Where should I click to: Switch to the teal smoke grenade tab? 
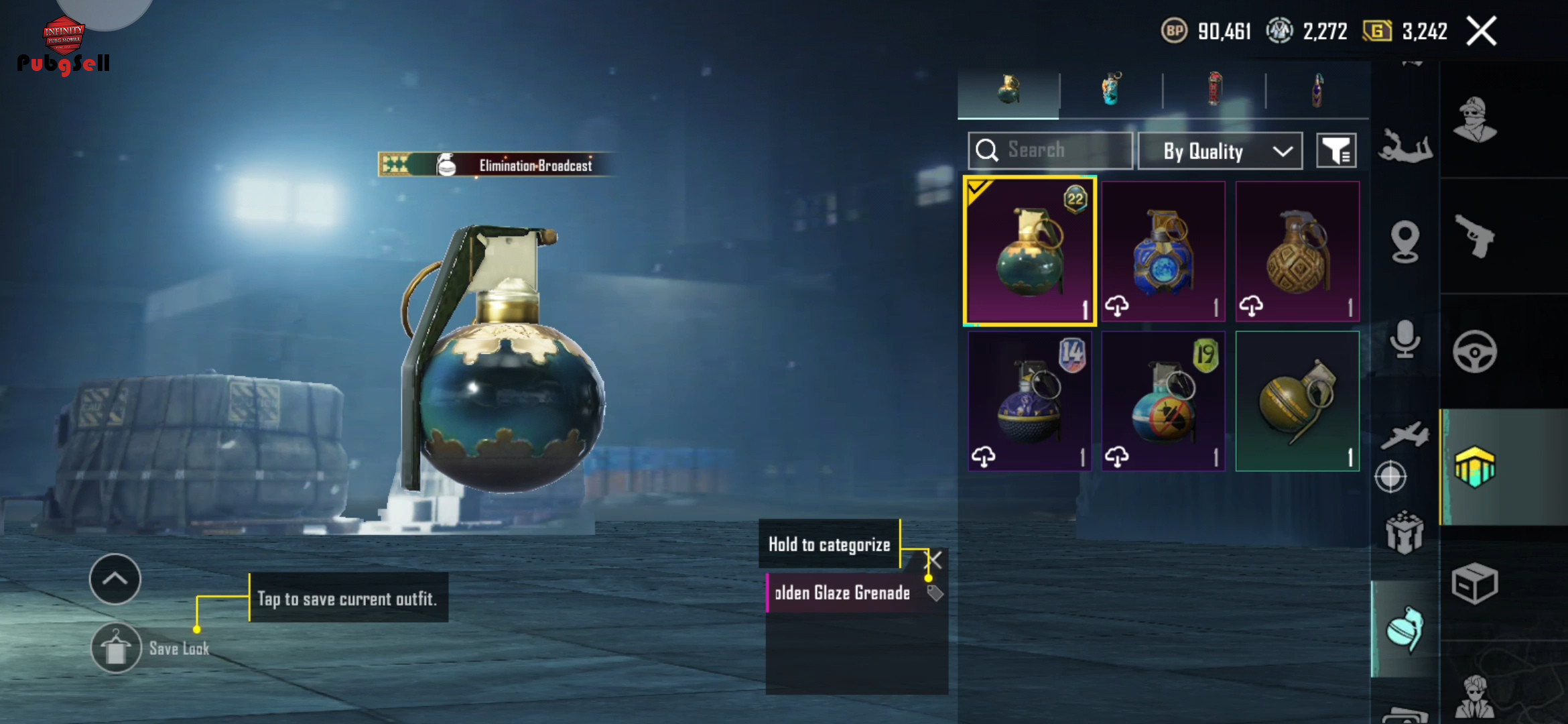[x=1111, y=90]
